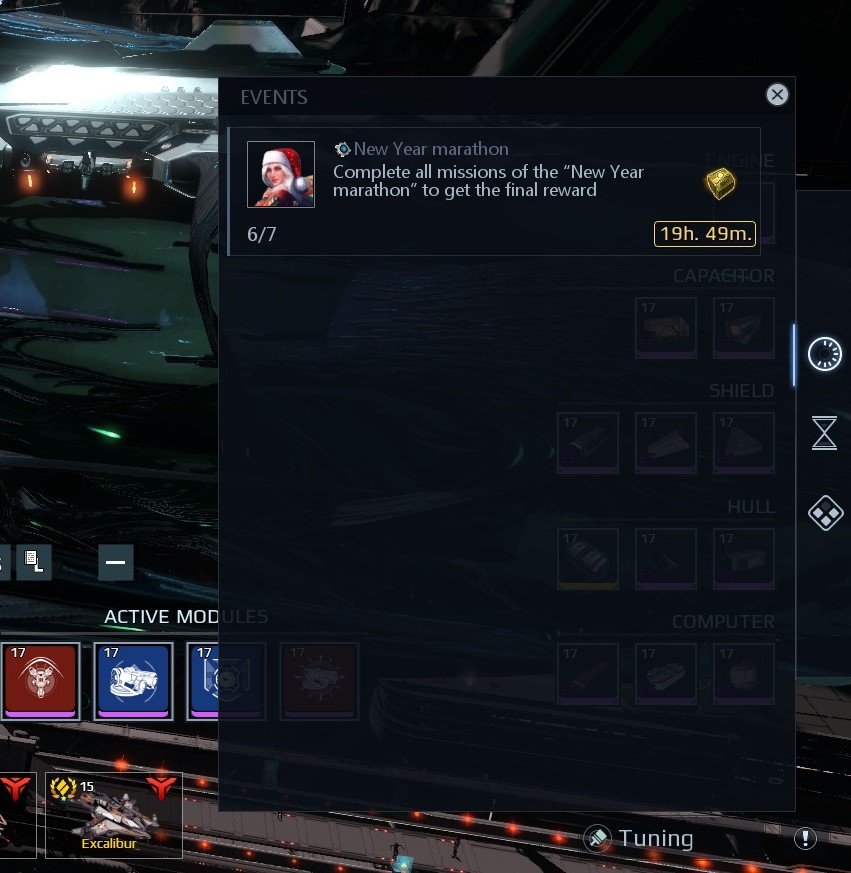Click the minus collapse button
This screenshot has height=873, width=851.
pos(115,563)
